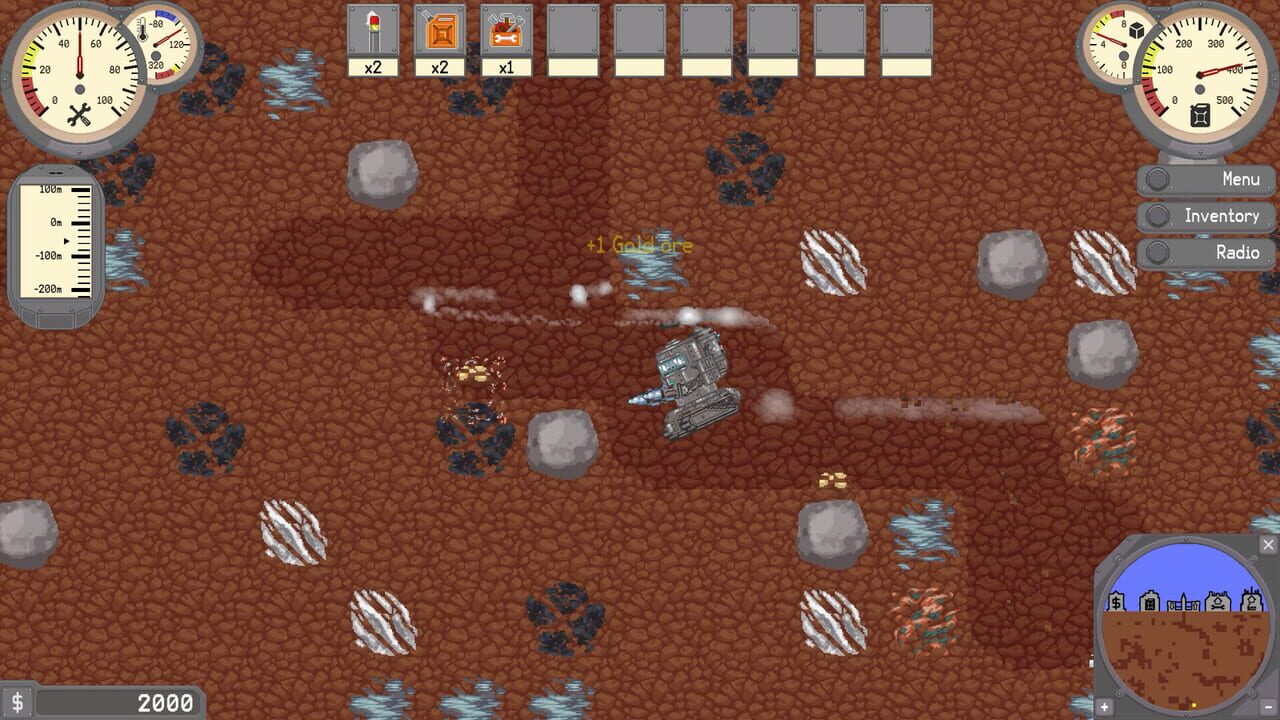The height and width of the screenshot is (720, 1280).
Task: Zoom in the minimap with the plus button
Action: 1104,706
